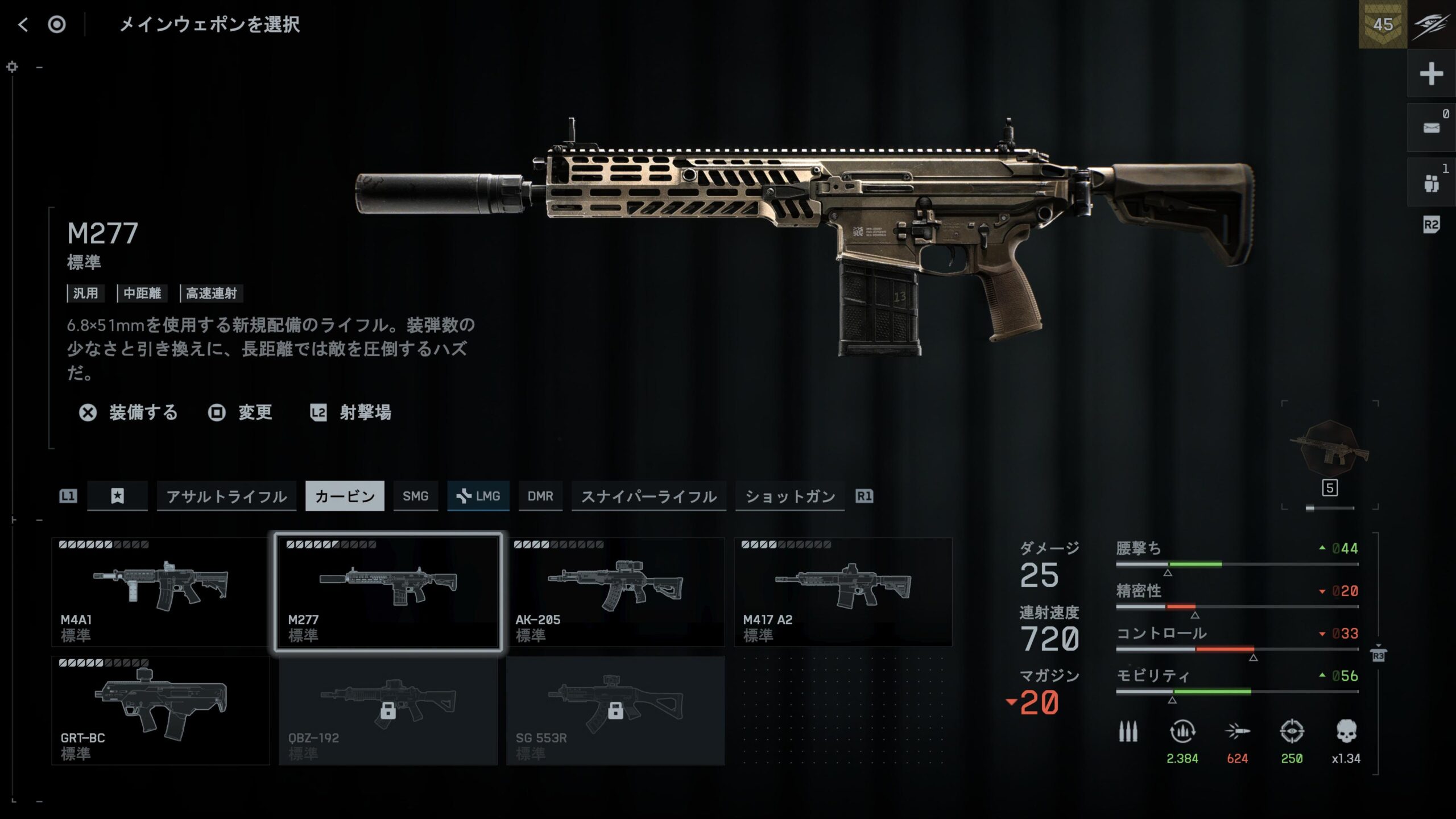Select the M417 A2 weapon tile
The image size is (1456, 819).
pos(843,591)
